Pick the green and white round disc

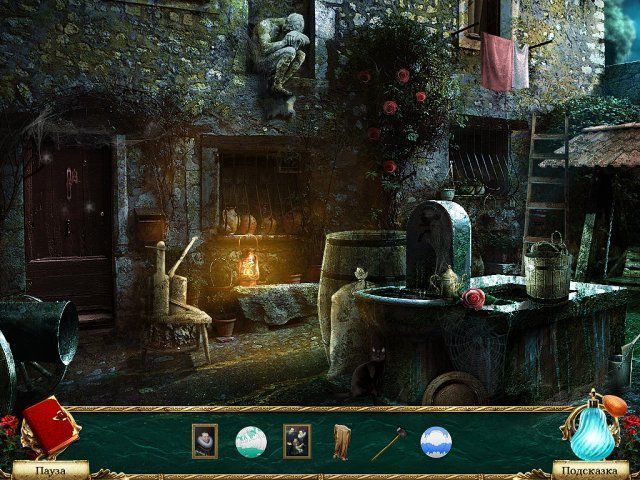pos(250,441)
